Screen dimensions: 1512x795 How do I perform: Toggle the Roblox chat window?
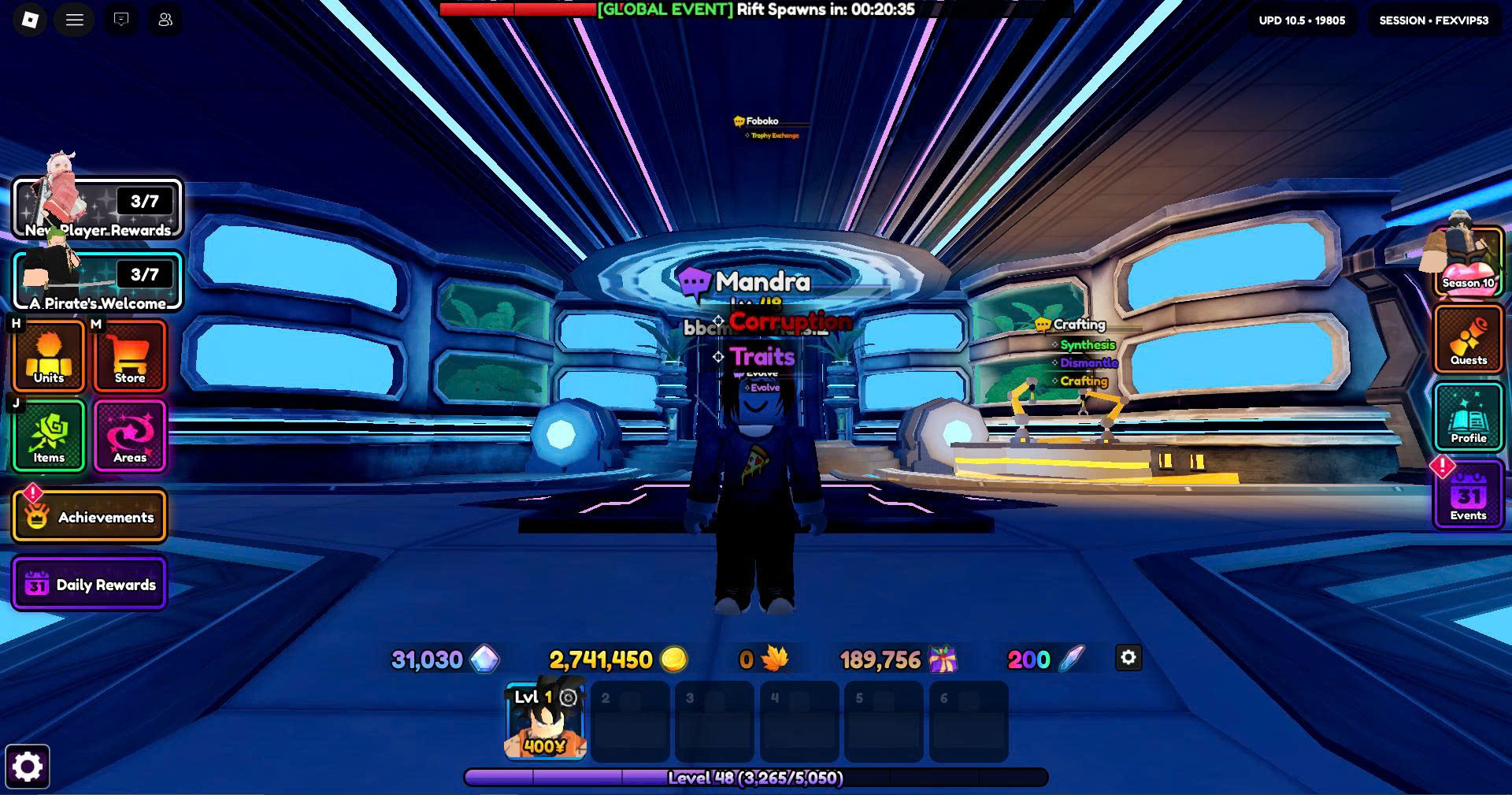pyautogui.click(x=120, y=20)
